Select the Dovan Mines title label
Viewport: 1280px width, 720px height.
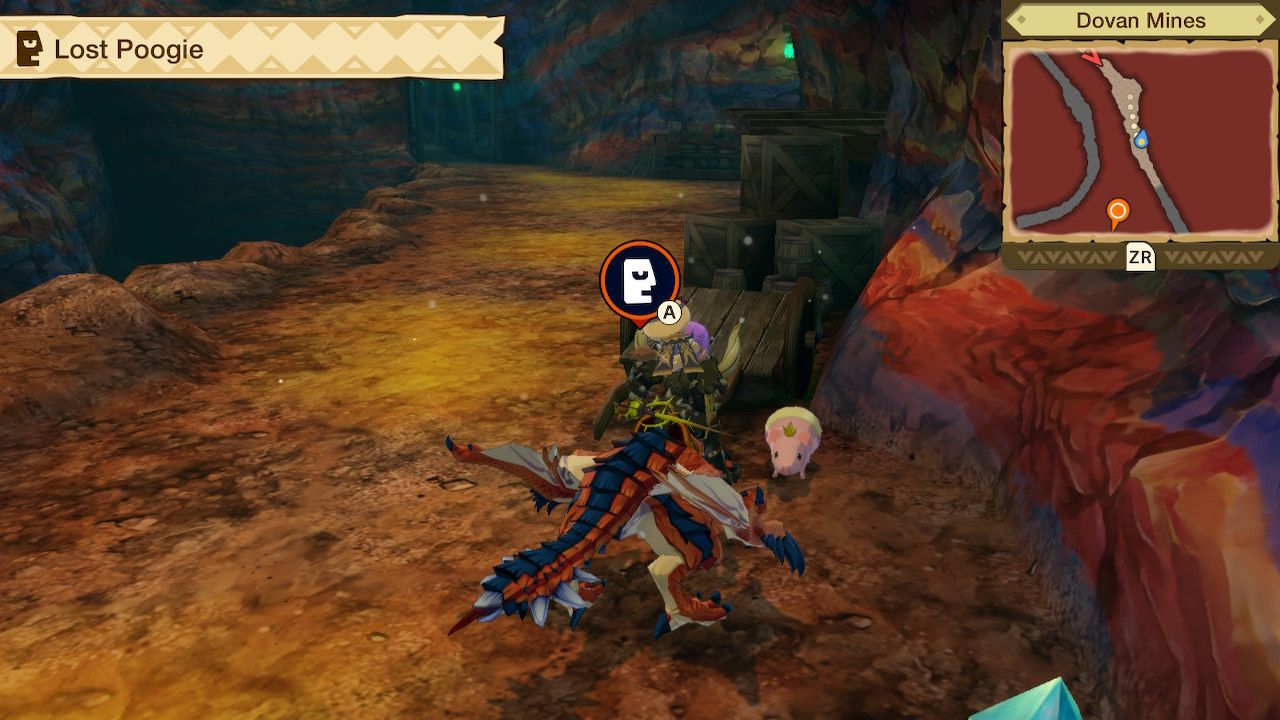(x=1140, y=18)
